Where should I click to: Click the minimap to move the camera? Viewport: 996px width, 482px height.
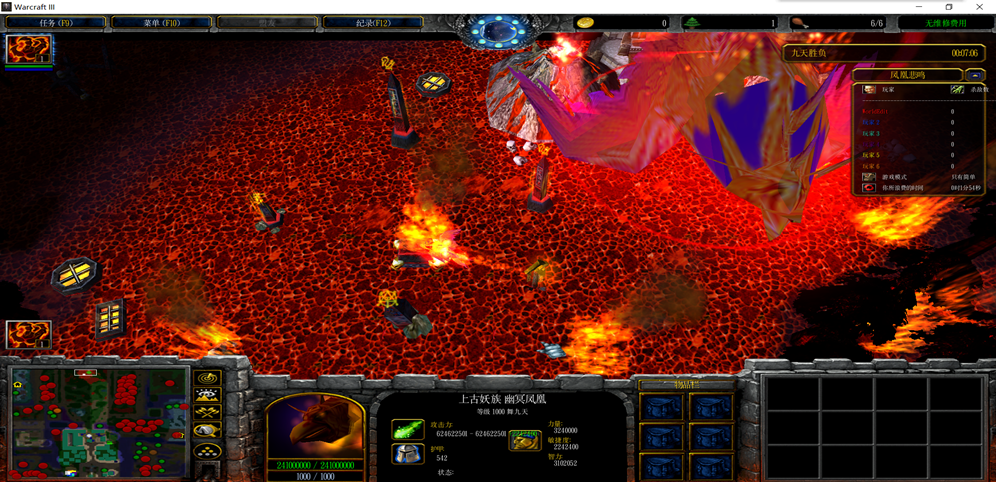pyautogui.click(x=98, y=420)
